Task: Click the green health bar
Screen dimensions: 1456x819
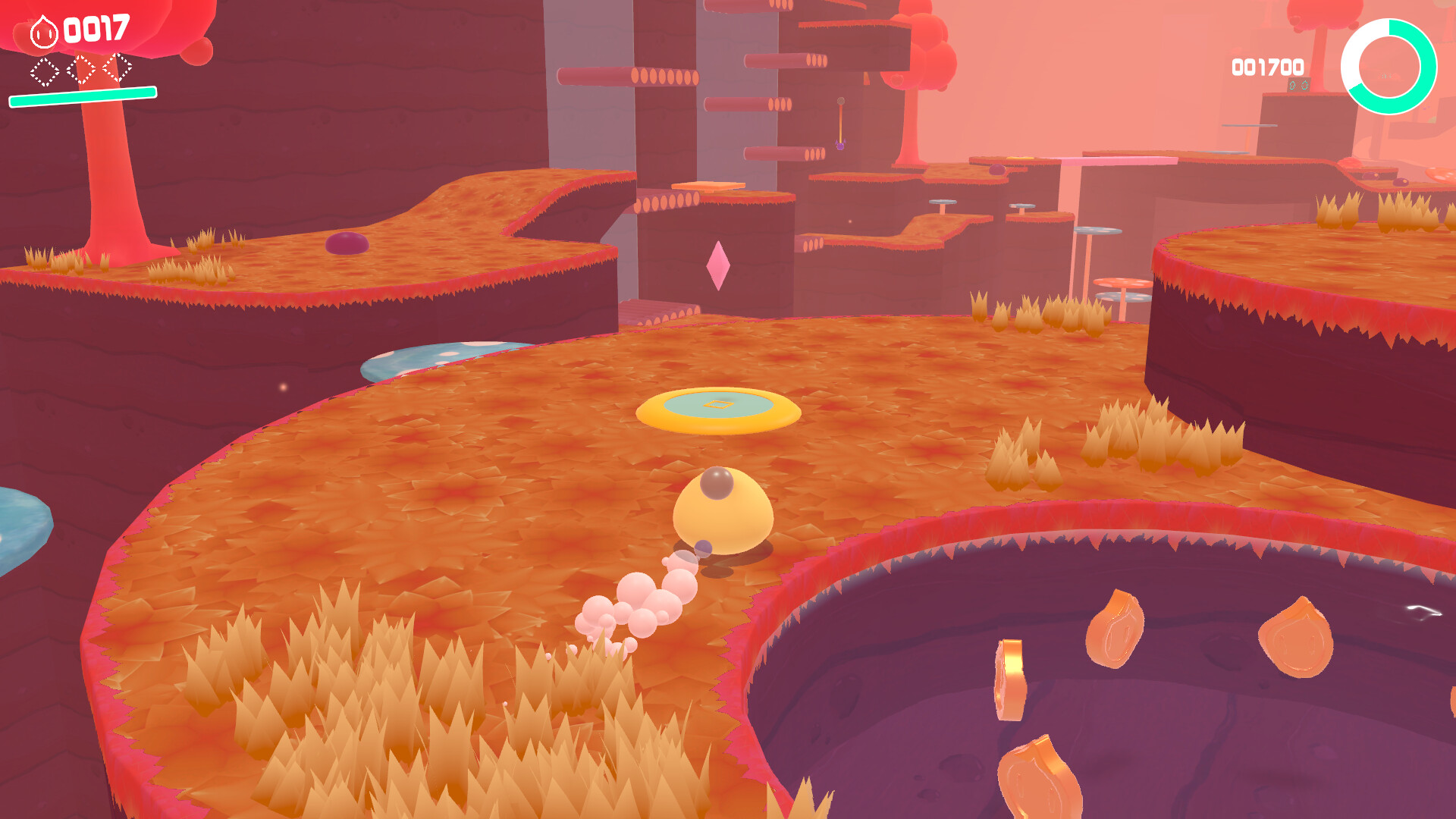Action: pyautogui.click(x=81, y=95)
